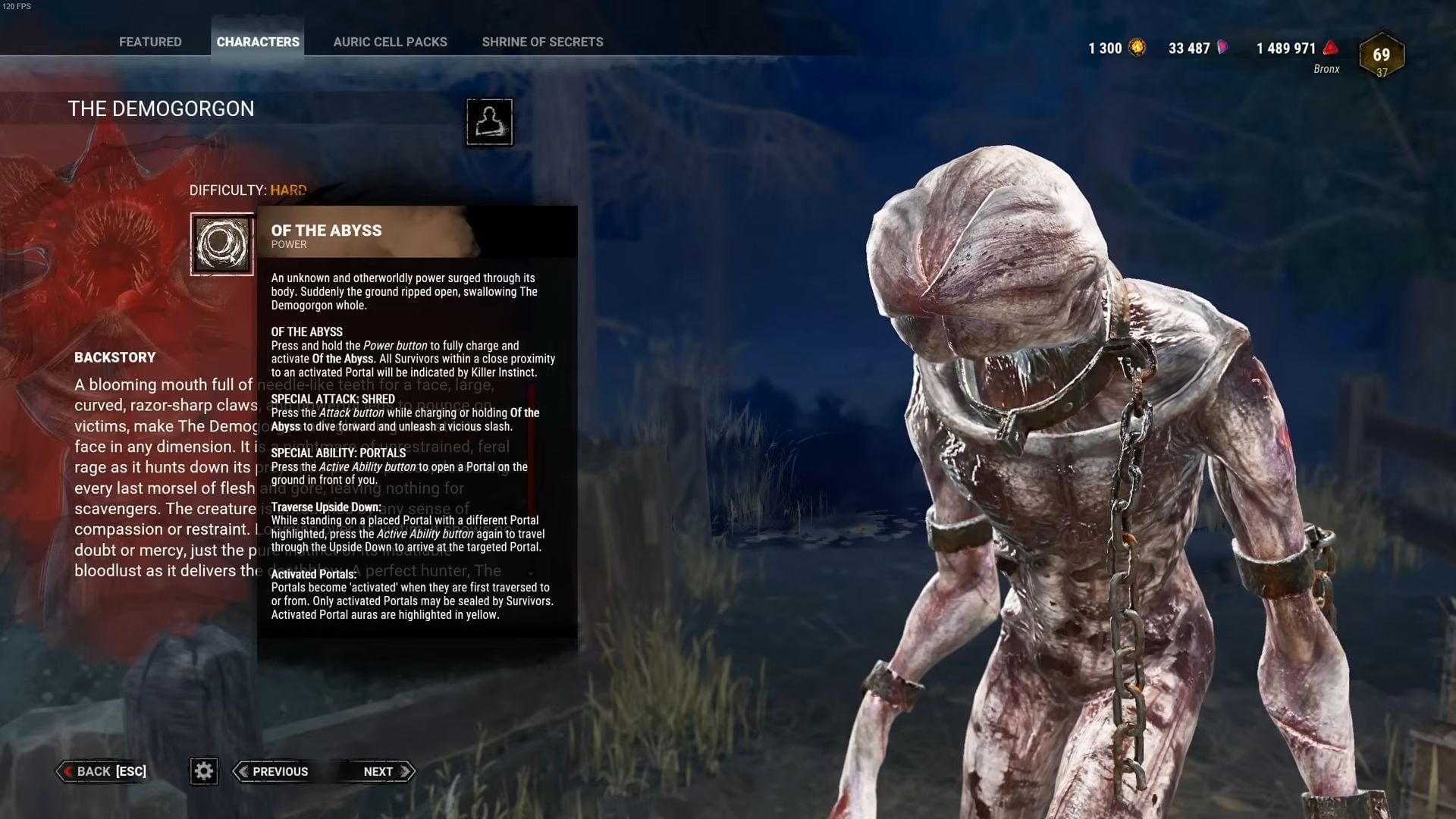The width and height of the screenshot is (1456, 819).
Task: Click the purple Rift Fragments currency icon
Action: point(1222,47)
